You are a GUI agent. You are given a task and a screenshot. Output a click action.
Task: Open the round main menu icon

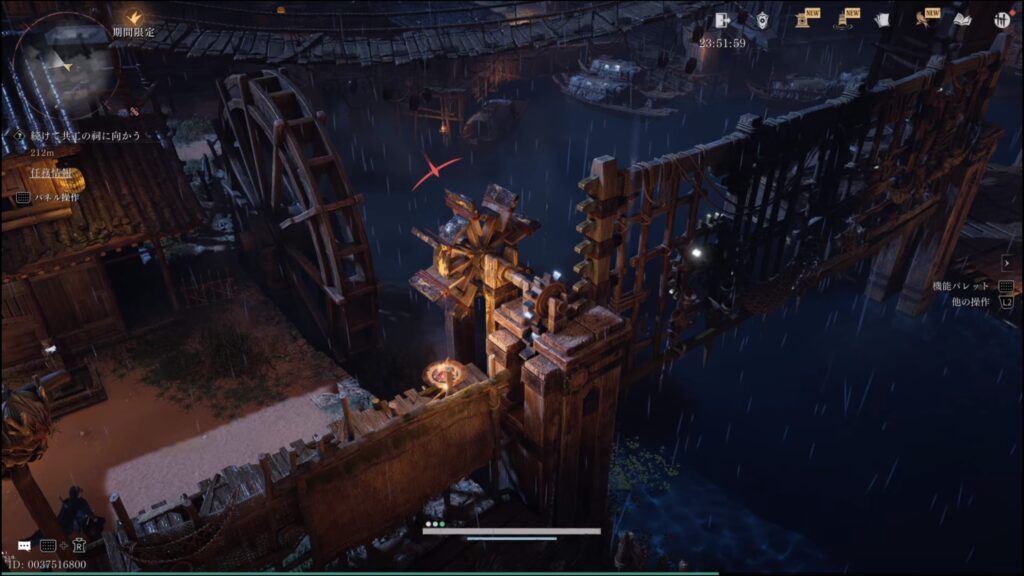pyautogui.click(x=1001, y=20)
